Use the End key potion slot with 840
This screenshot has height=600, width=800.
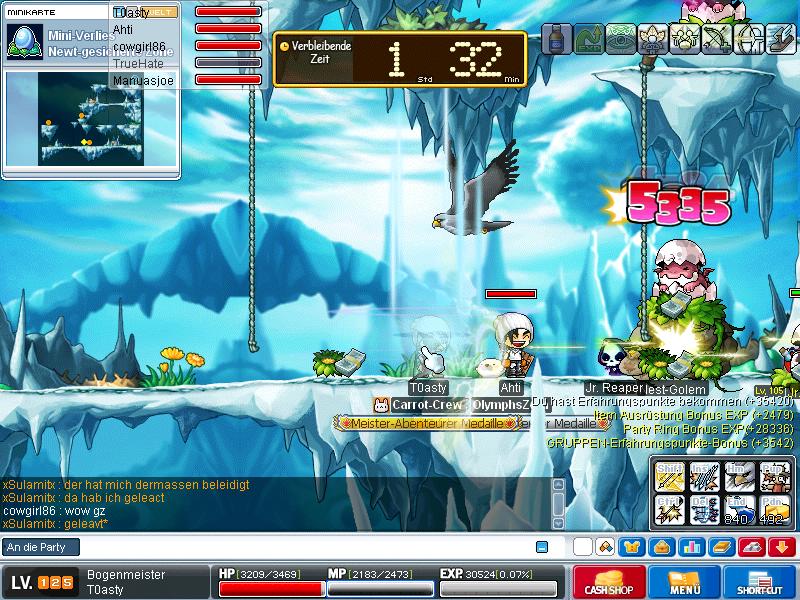click(x=736, y=509)
